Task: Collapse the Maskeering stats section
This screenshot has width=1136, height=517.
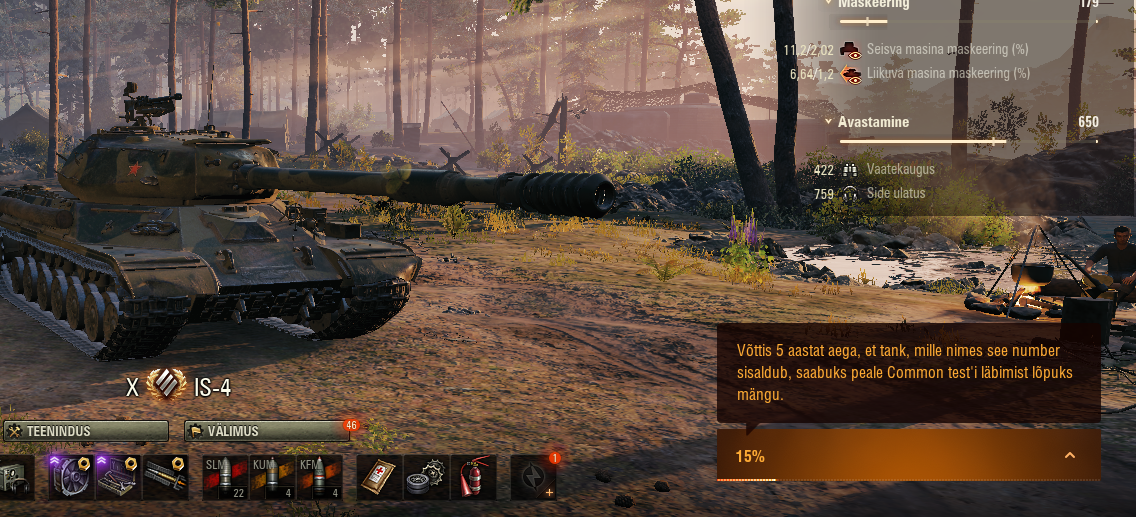Action: pos(829,3)
